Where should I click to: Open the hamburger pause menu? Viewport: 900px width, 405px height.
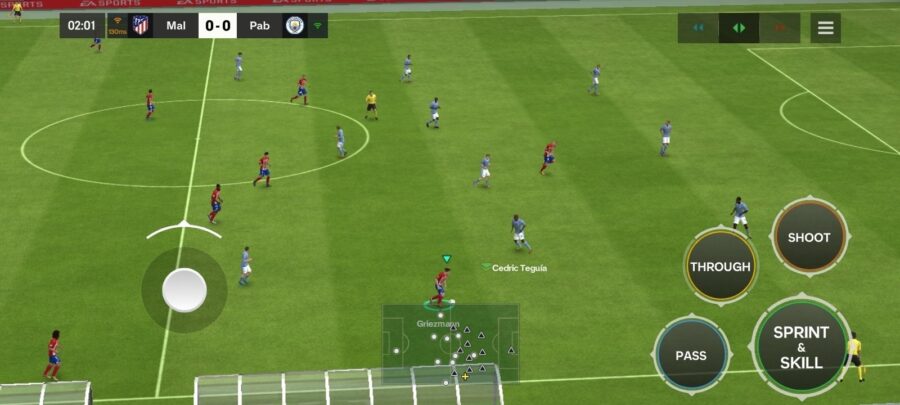(825, 28)
